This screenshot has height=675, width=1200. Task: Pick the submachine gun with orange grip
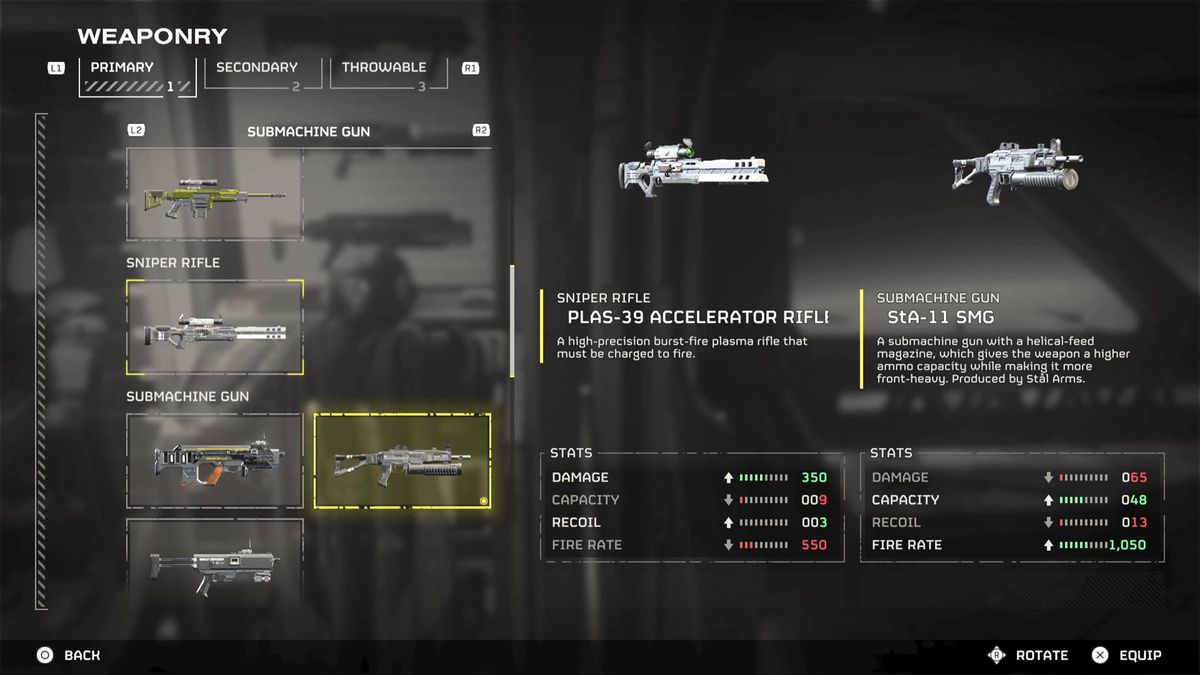coord(214,461)
